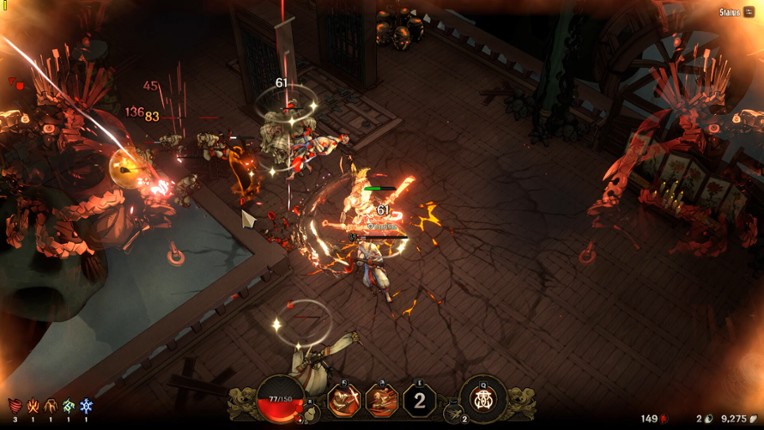Inspect the green leaf element icon
The width and height of the screenshot is (764, 430).
click(68, 406)
